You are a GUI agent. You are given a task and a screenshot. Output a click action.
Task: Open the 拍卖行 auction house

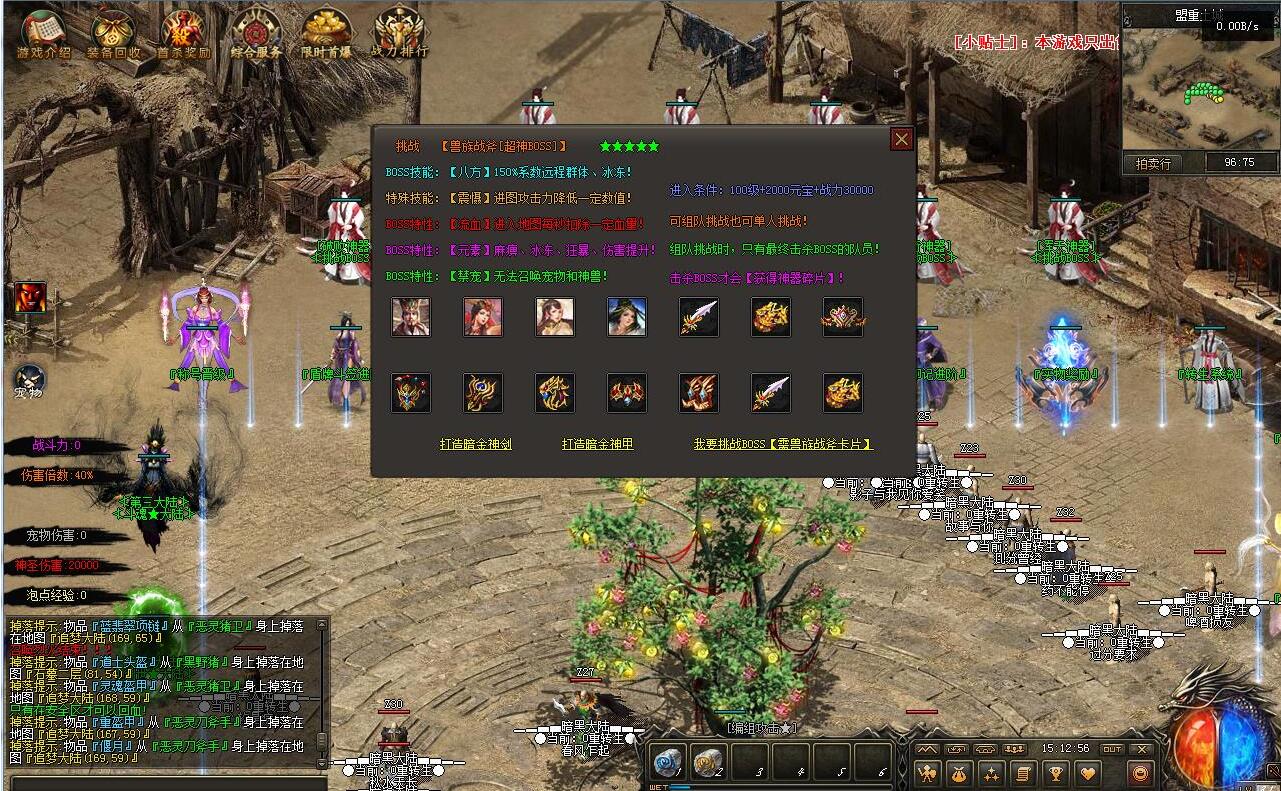[1153, 163]
